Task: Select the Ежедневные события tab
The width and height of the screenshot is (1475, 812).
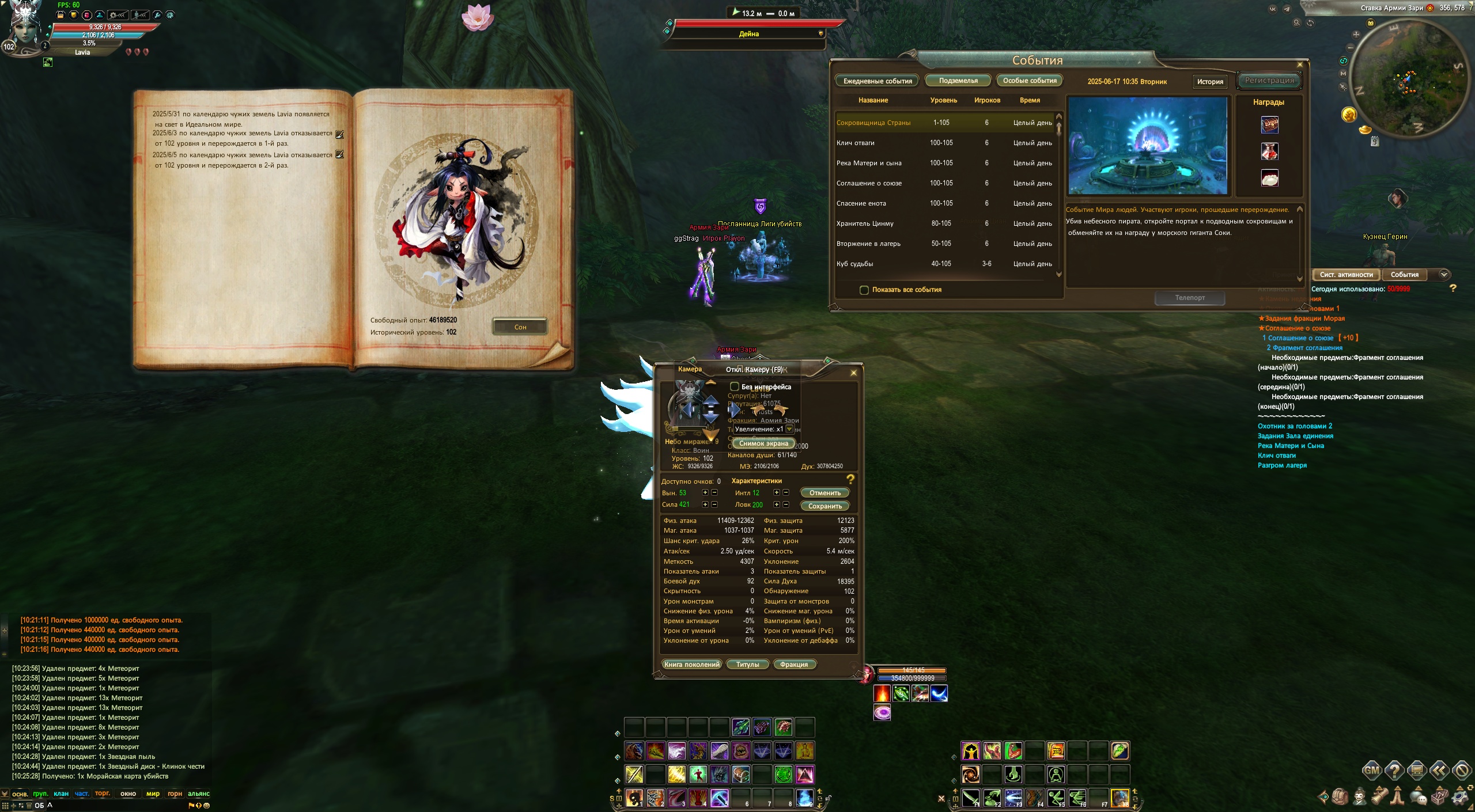Action: [877, 81]
